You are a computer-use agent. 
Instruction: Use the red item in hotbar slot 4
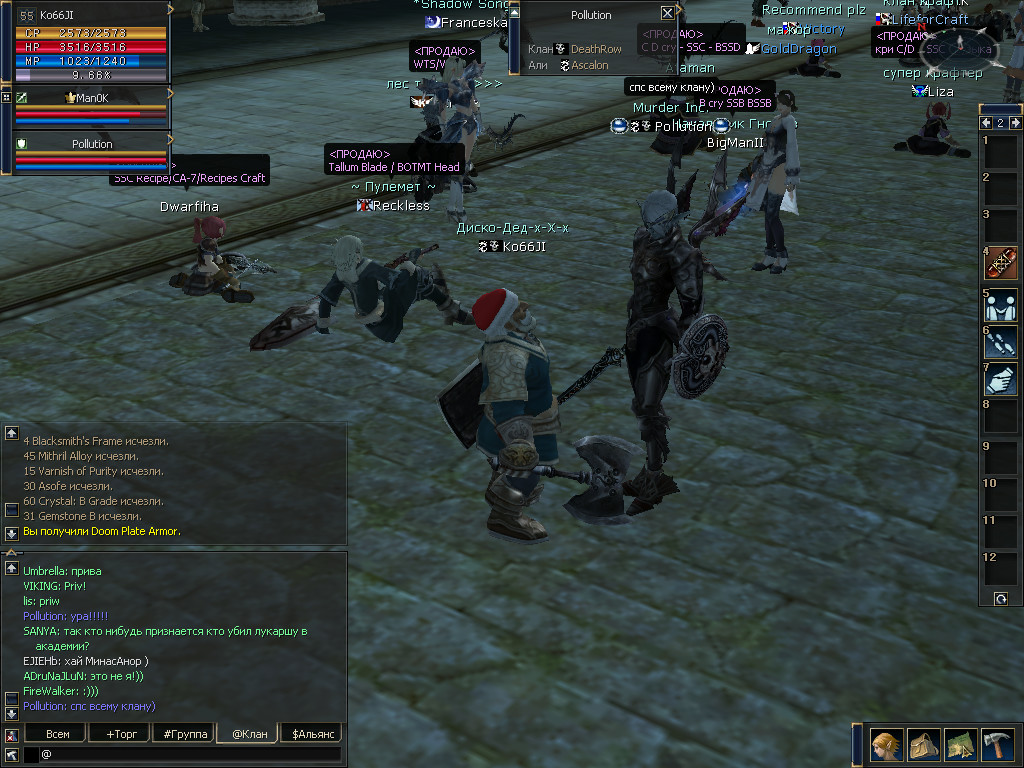click(x=1001, y=263)
